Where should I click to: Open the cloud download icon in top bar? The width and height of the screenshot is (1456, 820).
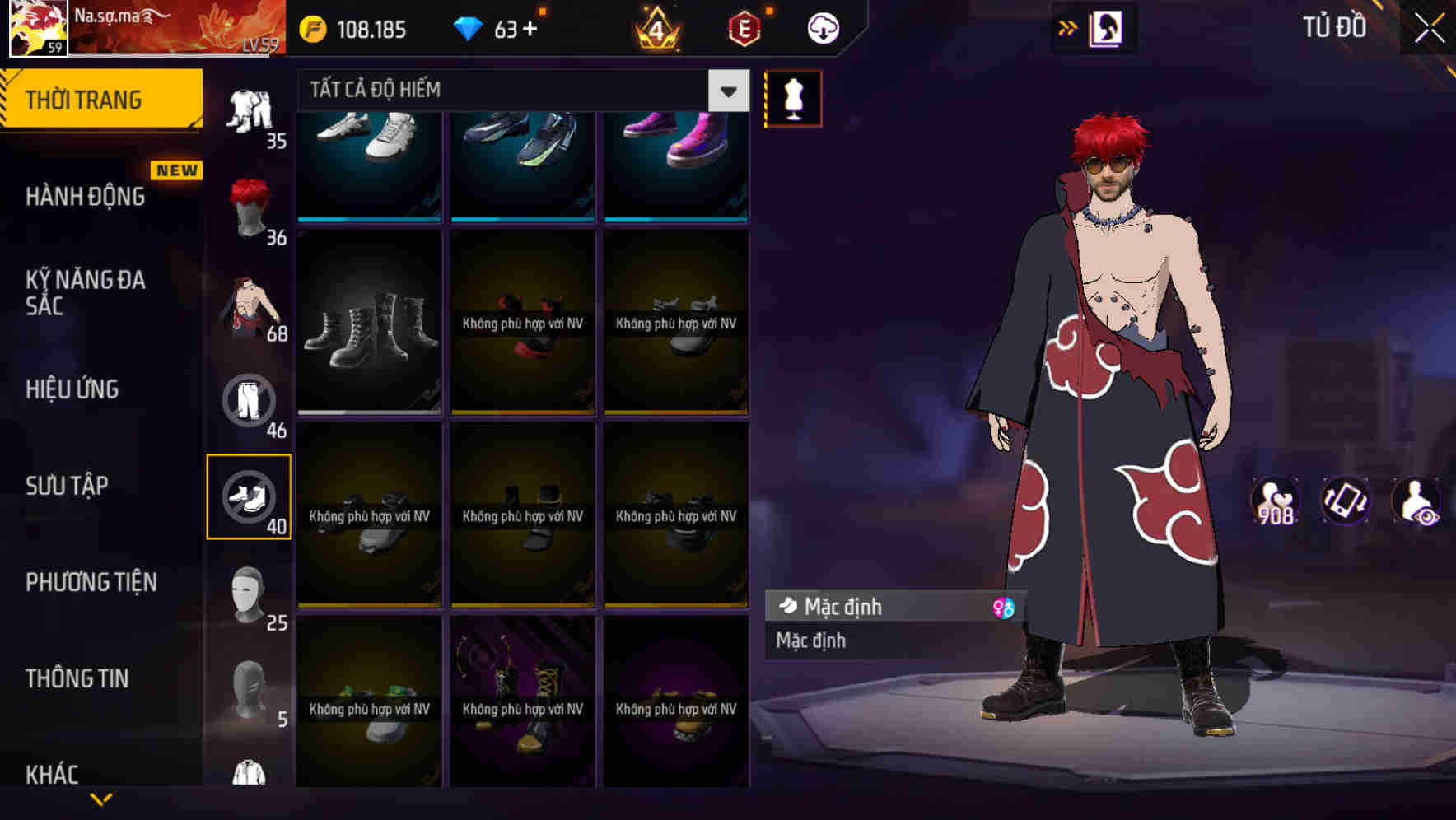point(821,27)
